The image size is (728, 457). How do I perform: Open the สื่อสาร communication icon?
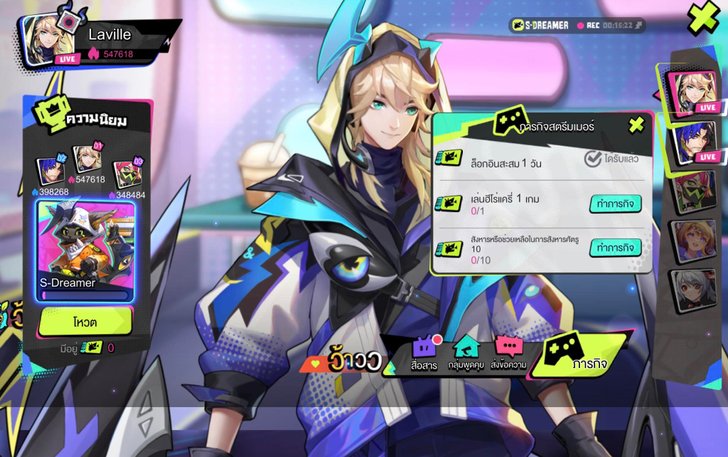pyautogui.click(x=425, y=351)
